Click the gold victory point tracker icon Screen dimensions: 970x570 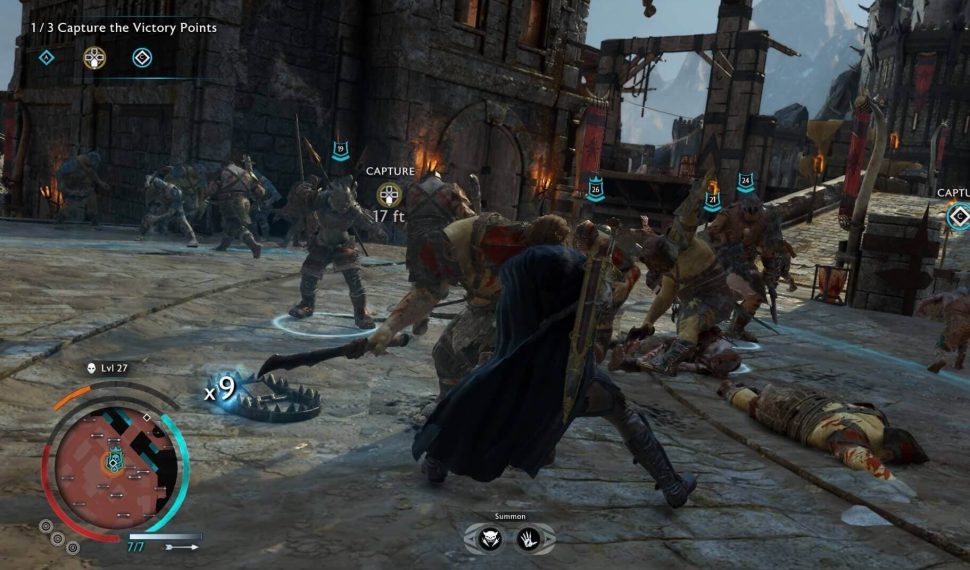(x=95, y=57)
